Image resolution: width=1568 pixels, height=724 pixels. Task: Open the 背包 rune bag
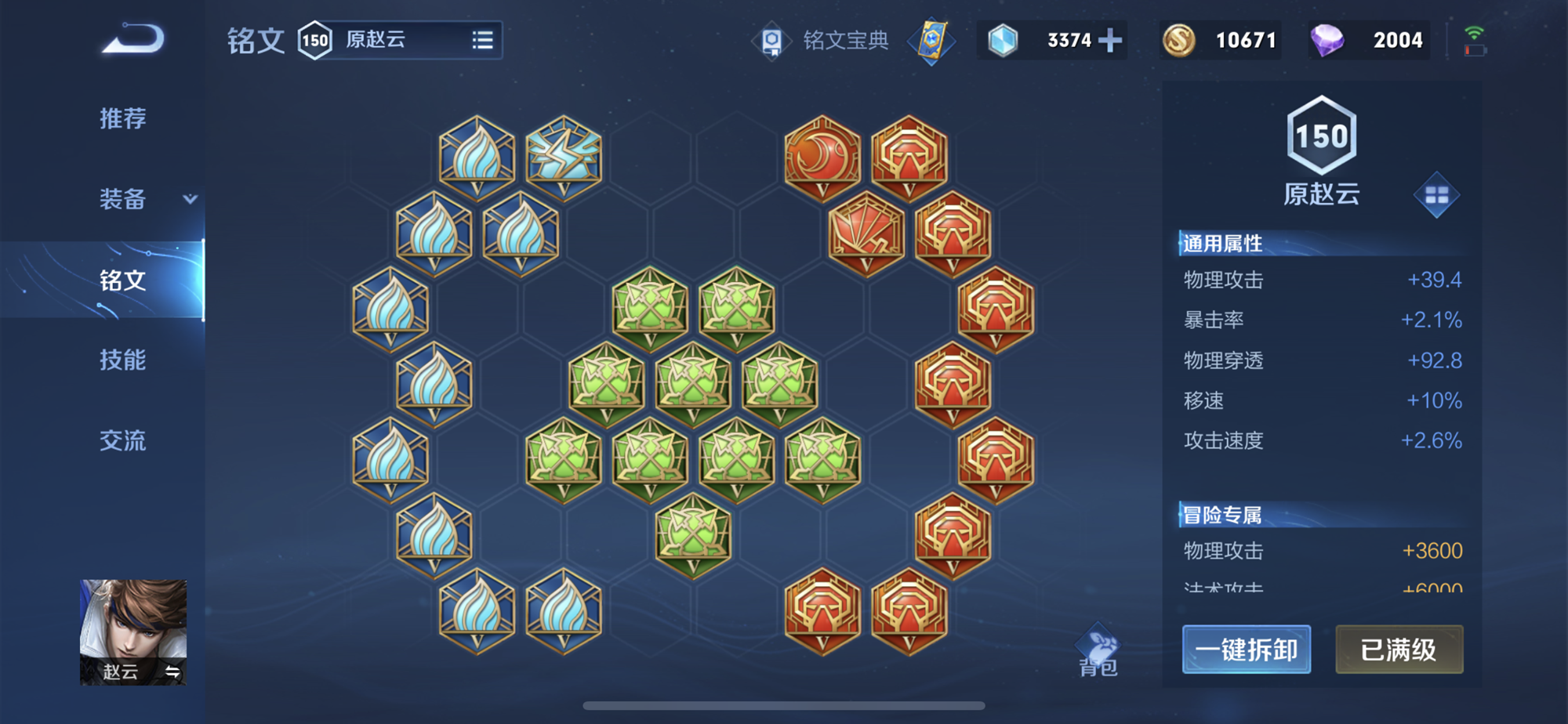tap(1098, 652)
